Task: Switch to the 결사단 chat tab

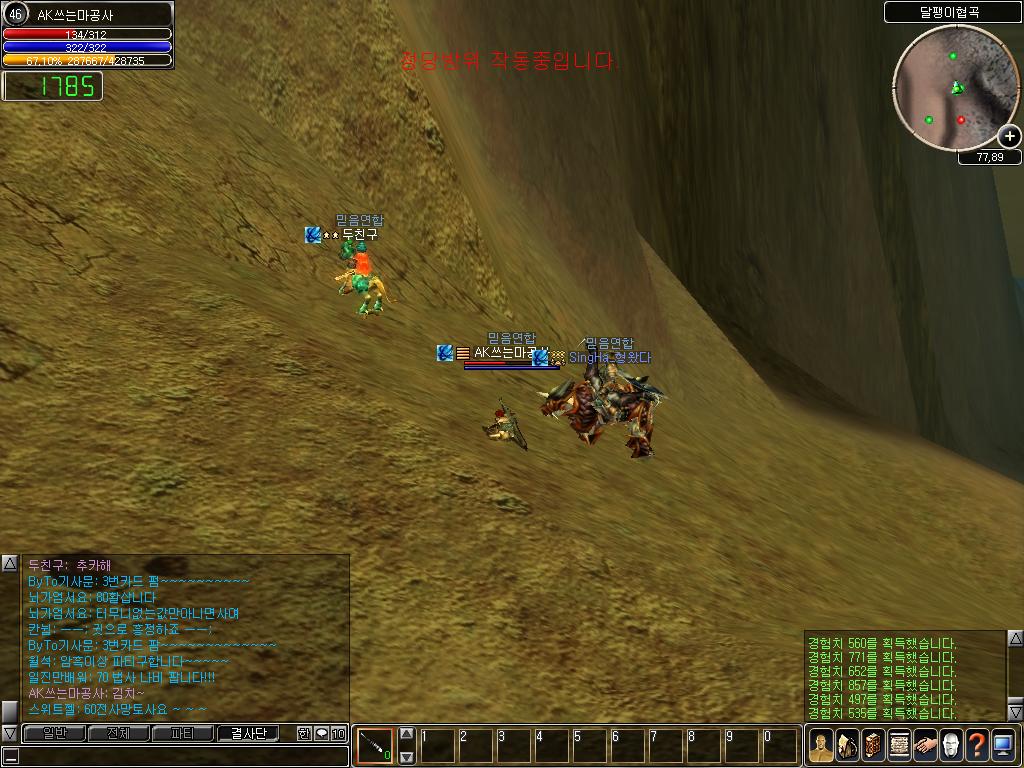Action: (x=248, y=733)
